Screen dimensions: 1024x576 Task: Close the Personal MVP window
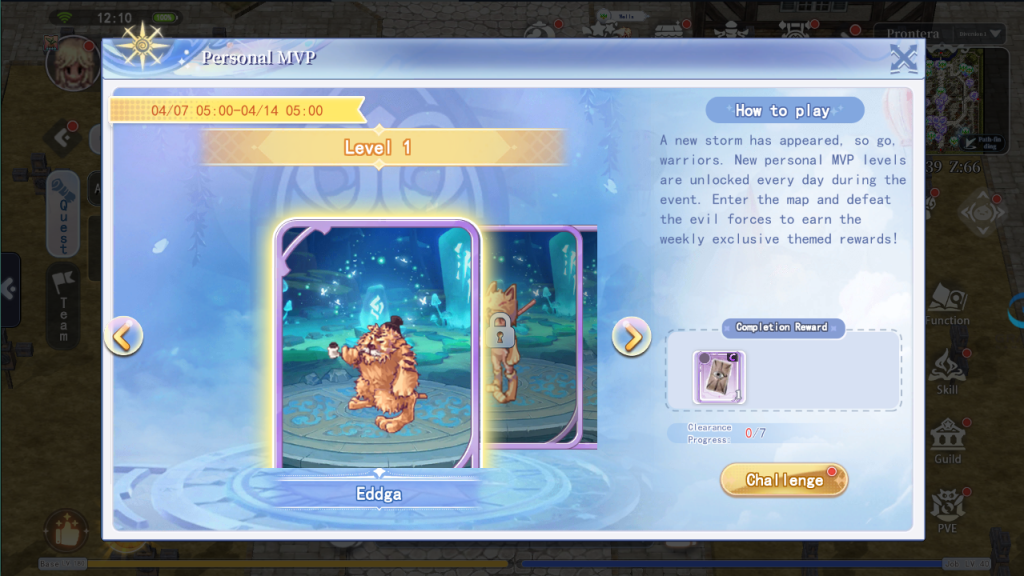click(x=904, y=58)
